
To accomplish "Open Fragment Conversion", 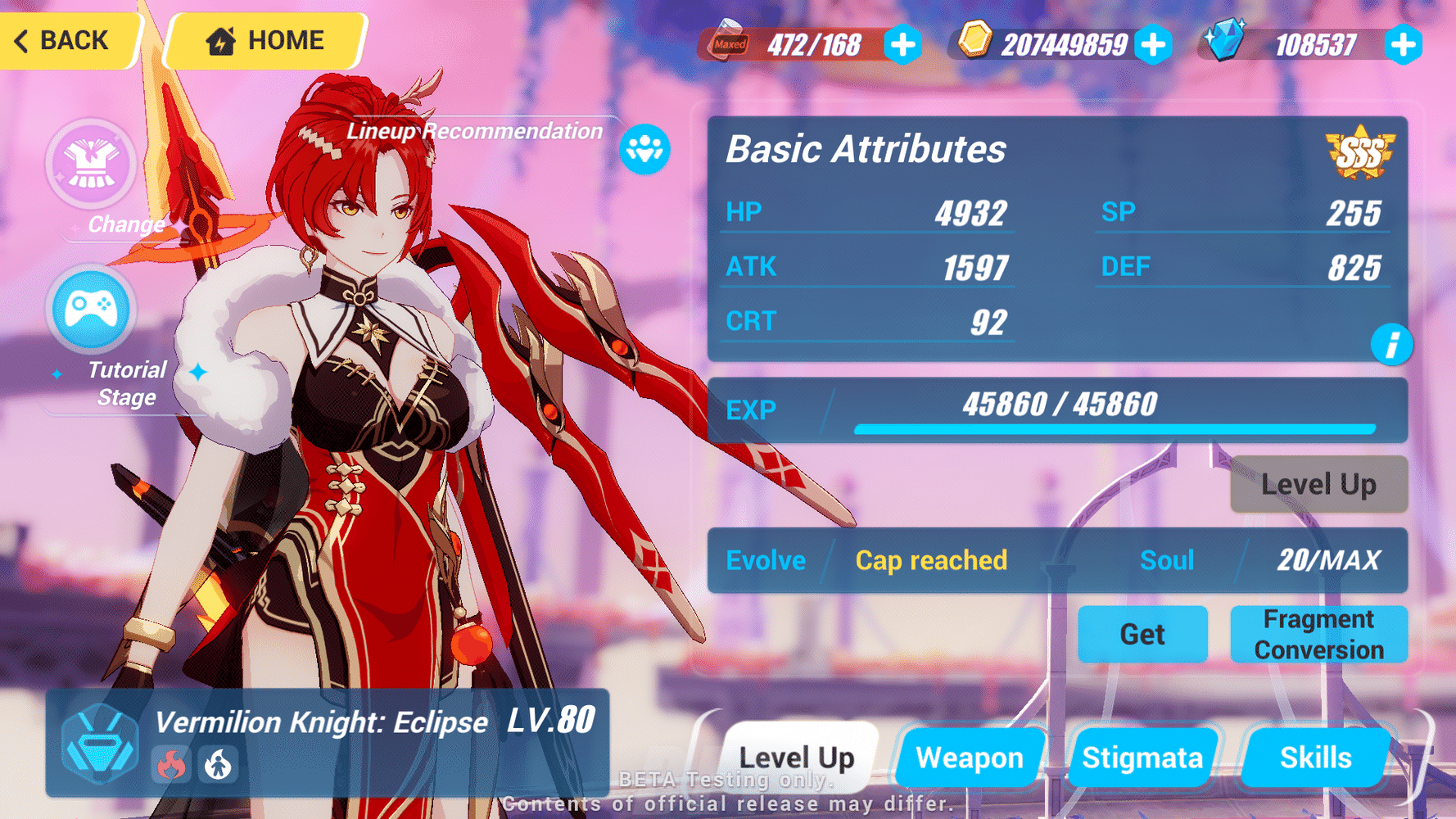I will click(1319, 634).
